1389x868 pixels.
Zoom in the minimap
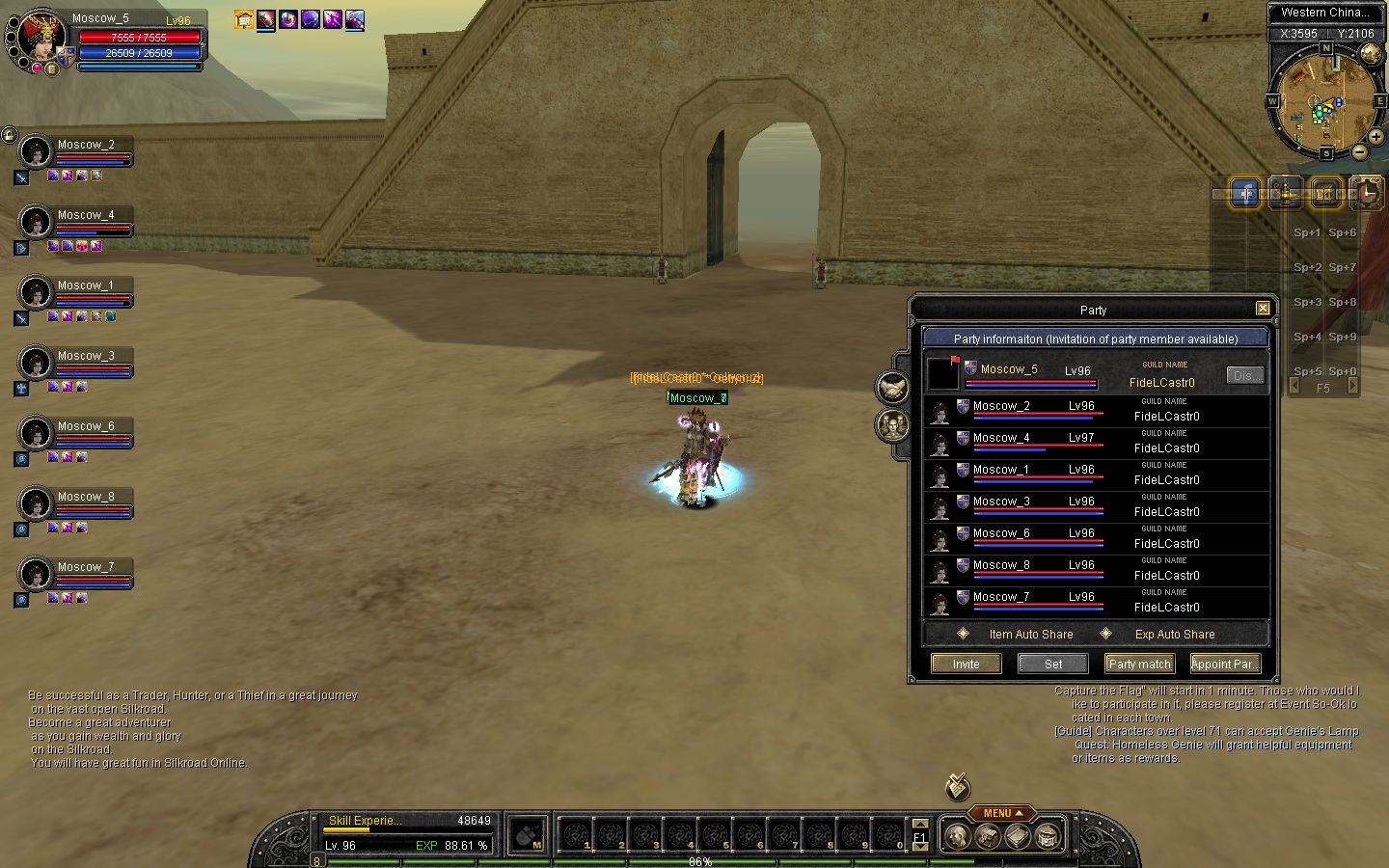click(x=1376, y=137)
